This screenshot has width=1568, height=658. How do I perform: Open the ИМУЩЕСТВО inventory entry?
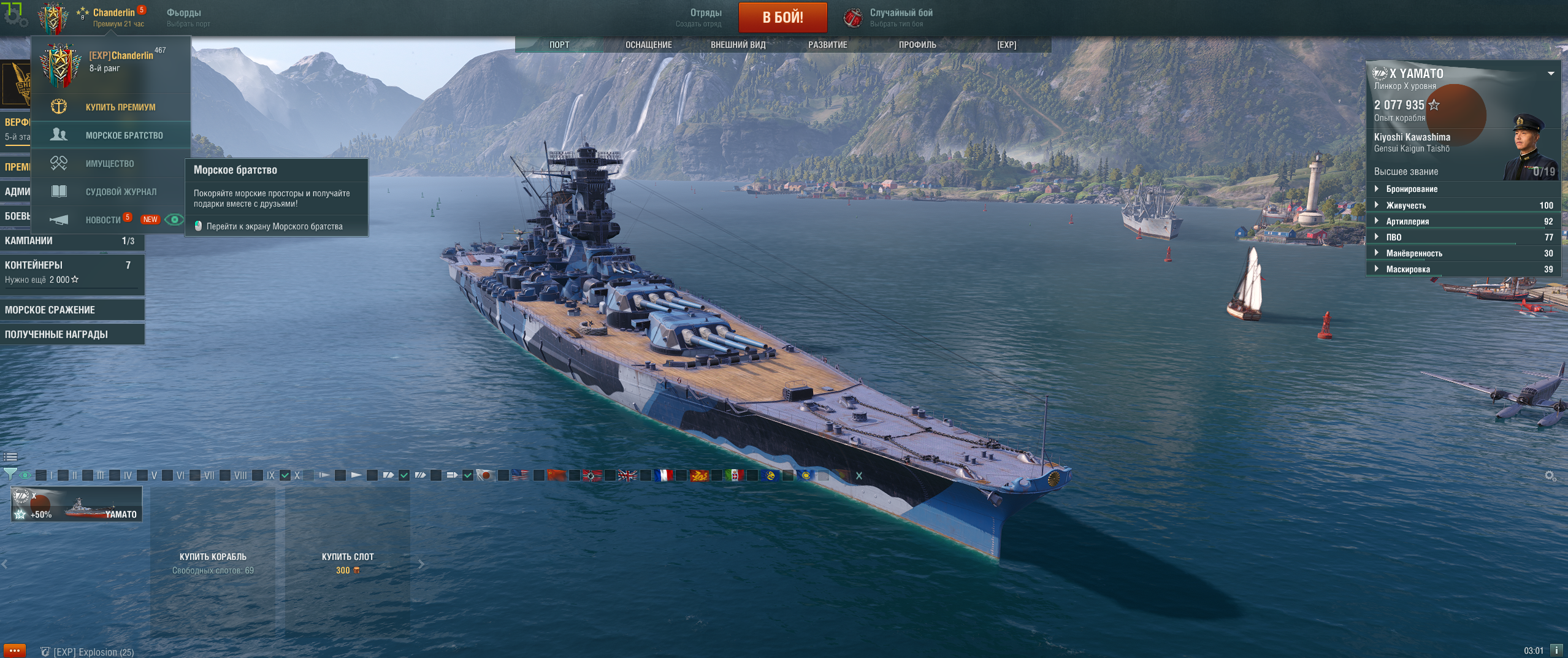[109, 164]
